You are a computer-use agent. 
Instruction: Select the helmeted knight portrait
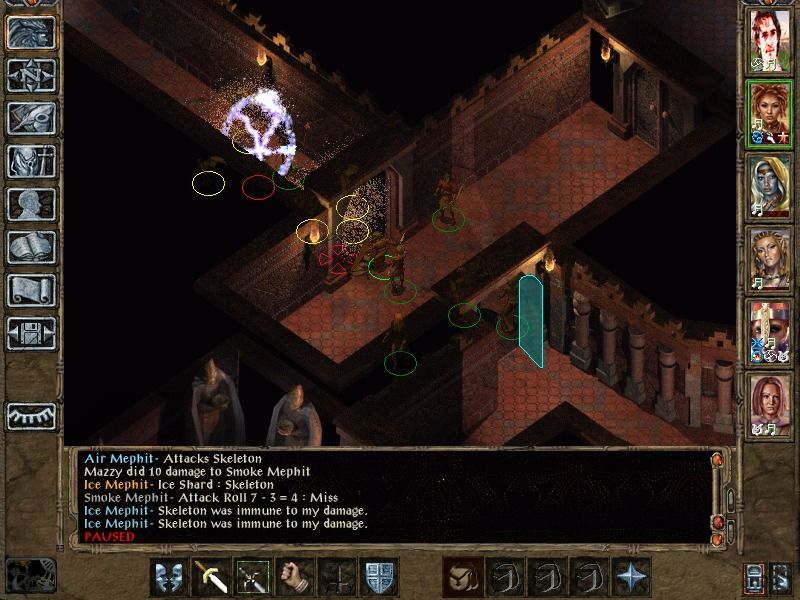(770, 330)
